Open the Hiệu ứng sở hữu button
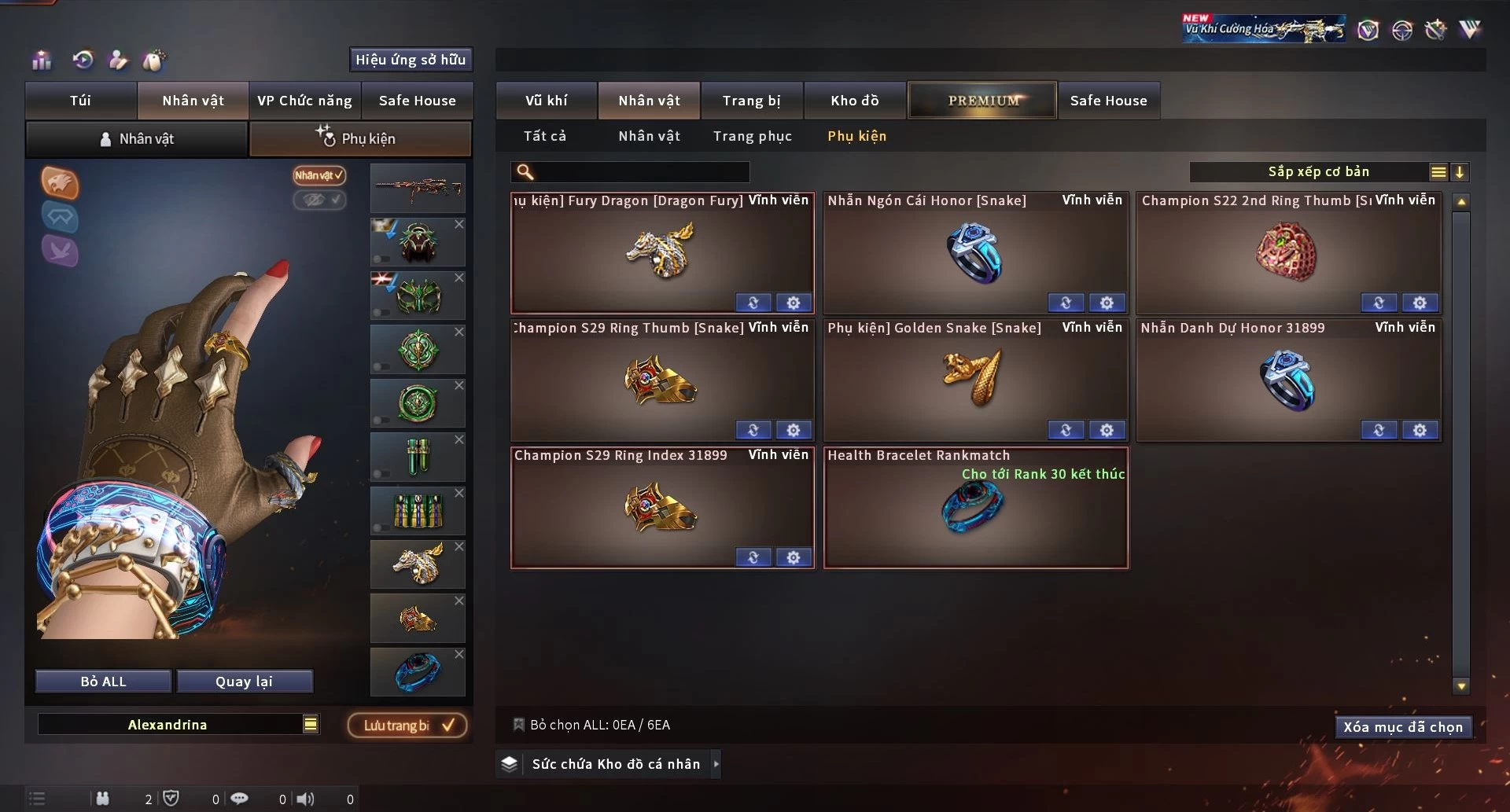Image resolution: width=1510 pixels, height=812 pixels. [x=410, y=60]
